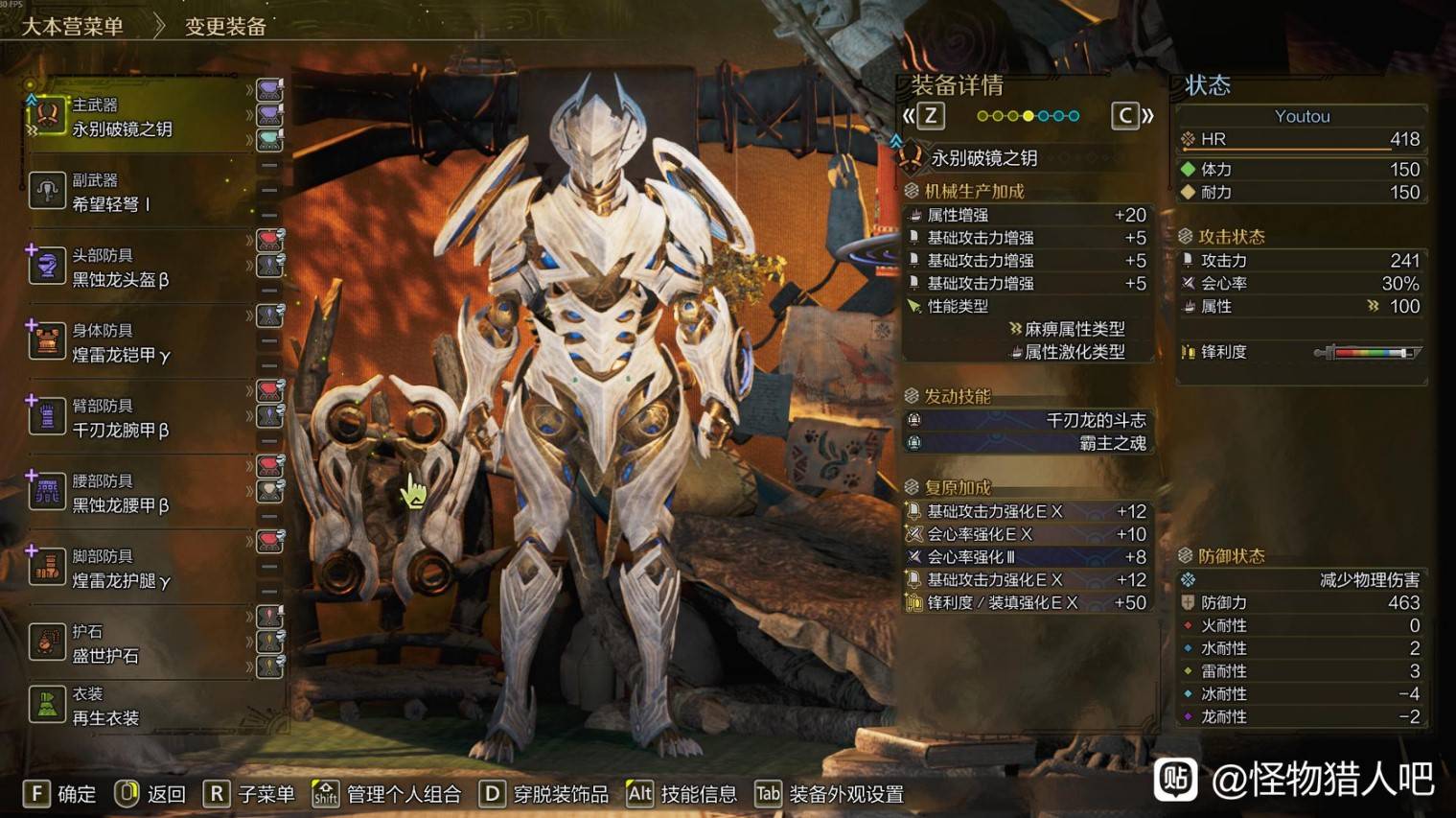Select the 千刃龙的斗志 skill row
The height and width of the screenshot is (818, 1456).
[1028, 420]
